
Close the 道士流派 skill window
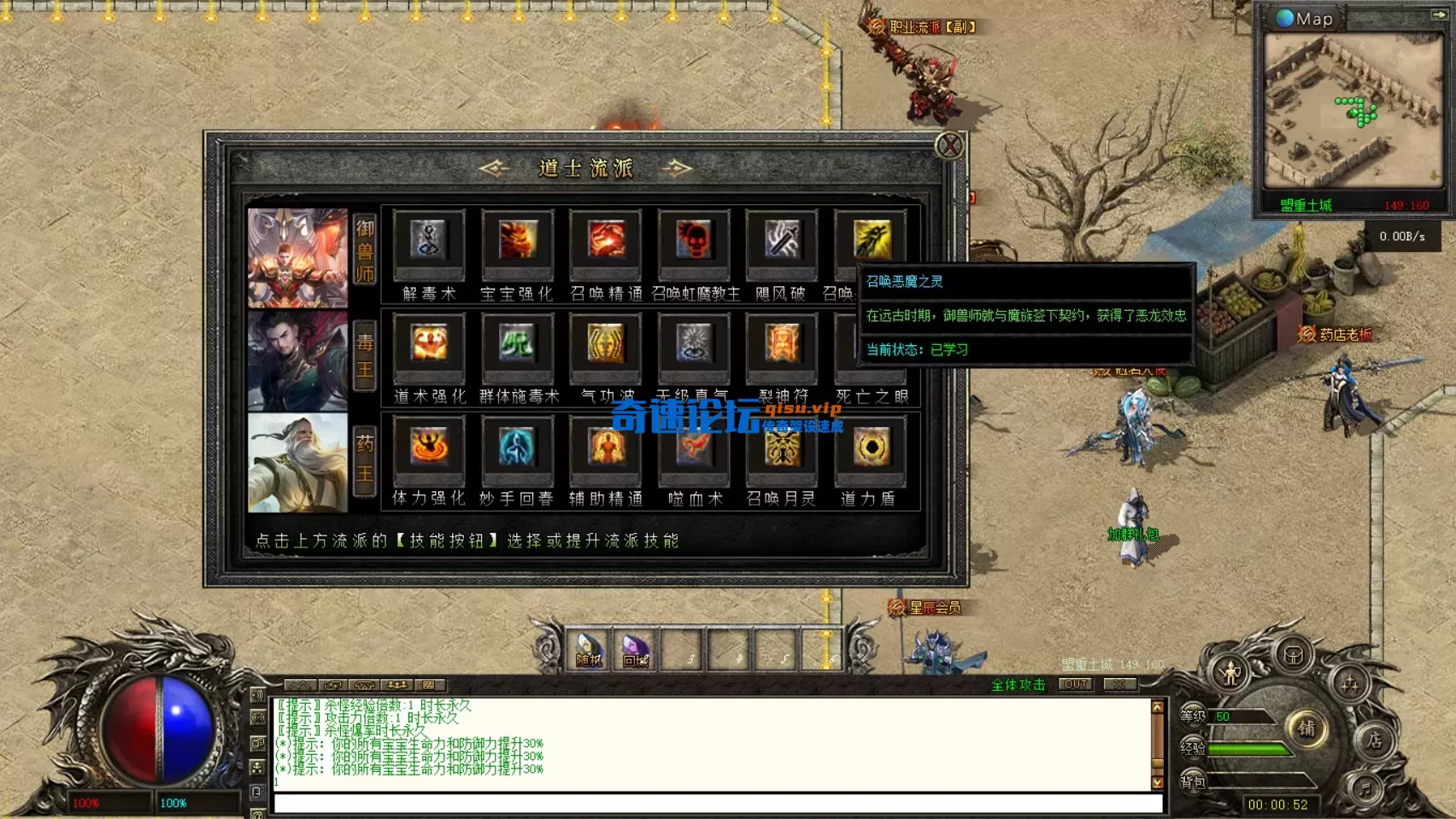tap(949, 146)
